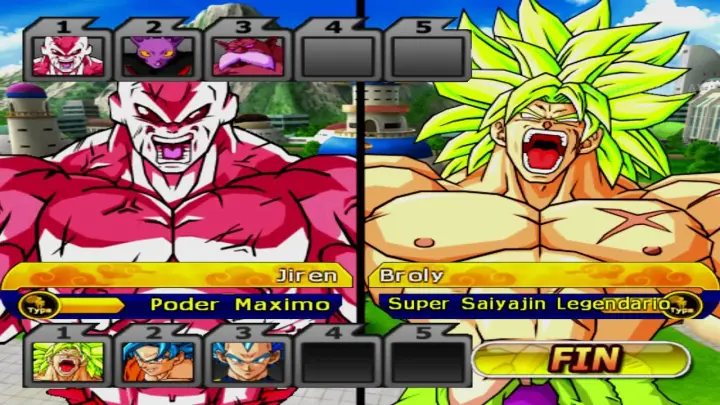
Task: Select the Poder Maximo form bar
Action: (200, 304)
